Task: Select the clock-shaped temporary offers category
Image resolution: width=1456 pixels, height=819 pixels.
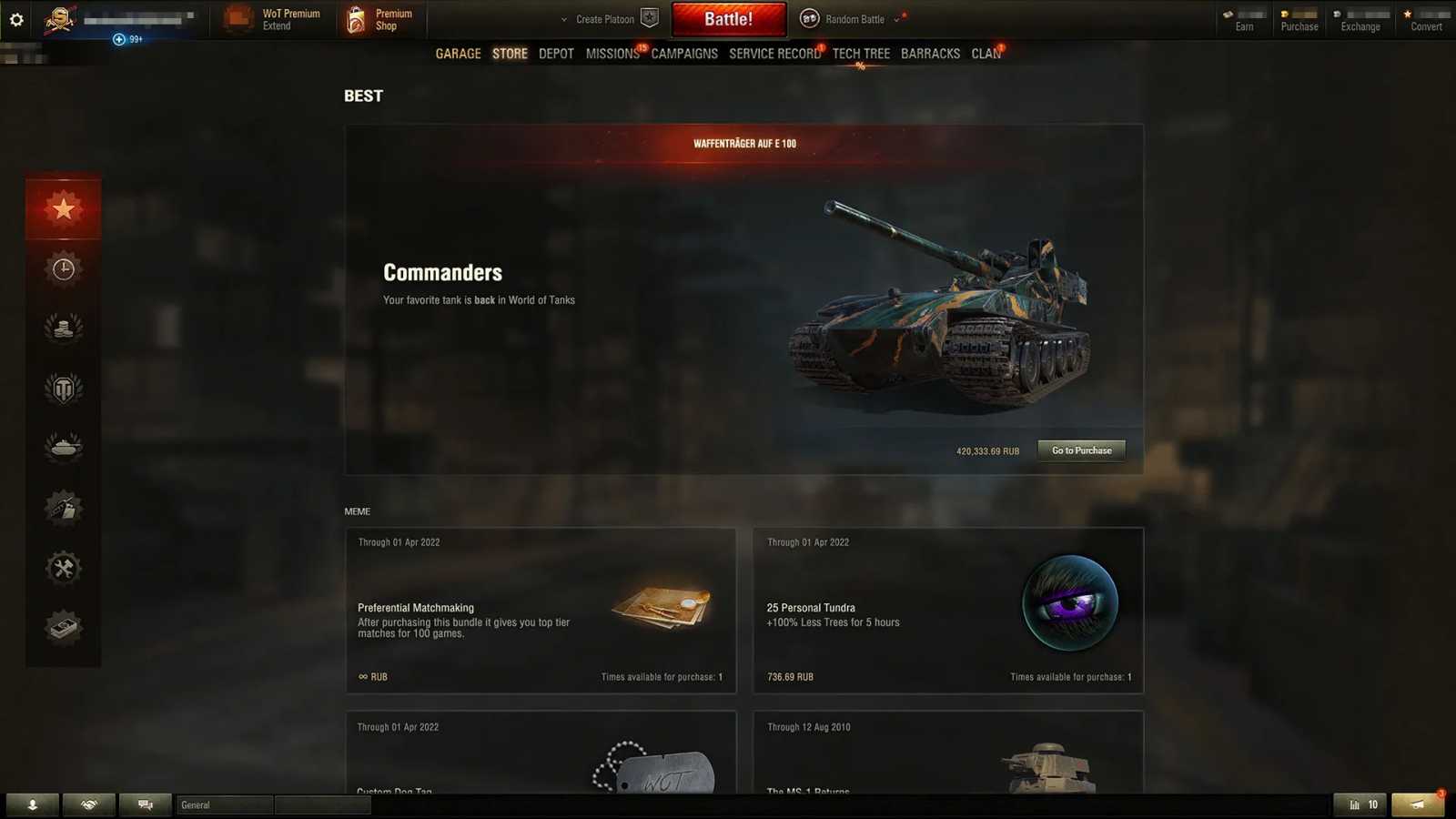Action: (x=63, y=268)
